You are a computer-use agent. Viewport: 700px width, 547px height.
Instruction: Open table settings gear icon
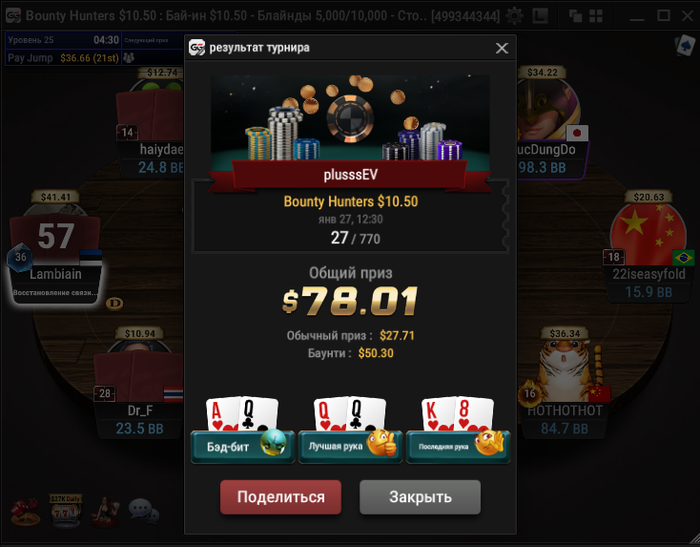[514, 16]
